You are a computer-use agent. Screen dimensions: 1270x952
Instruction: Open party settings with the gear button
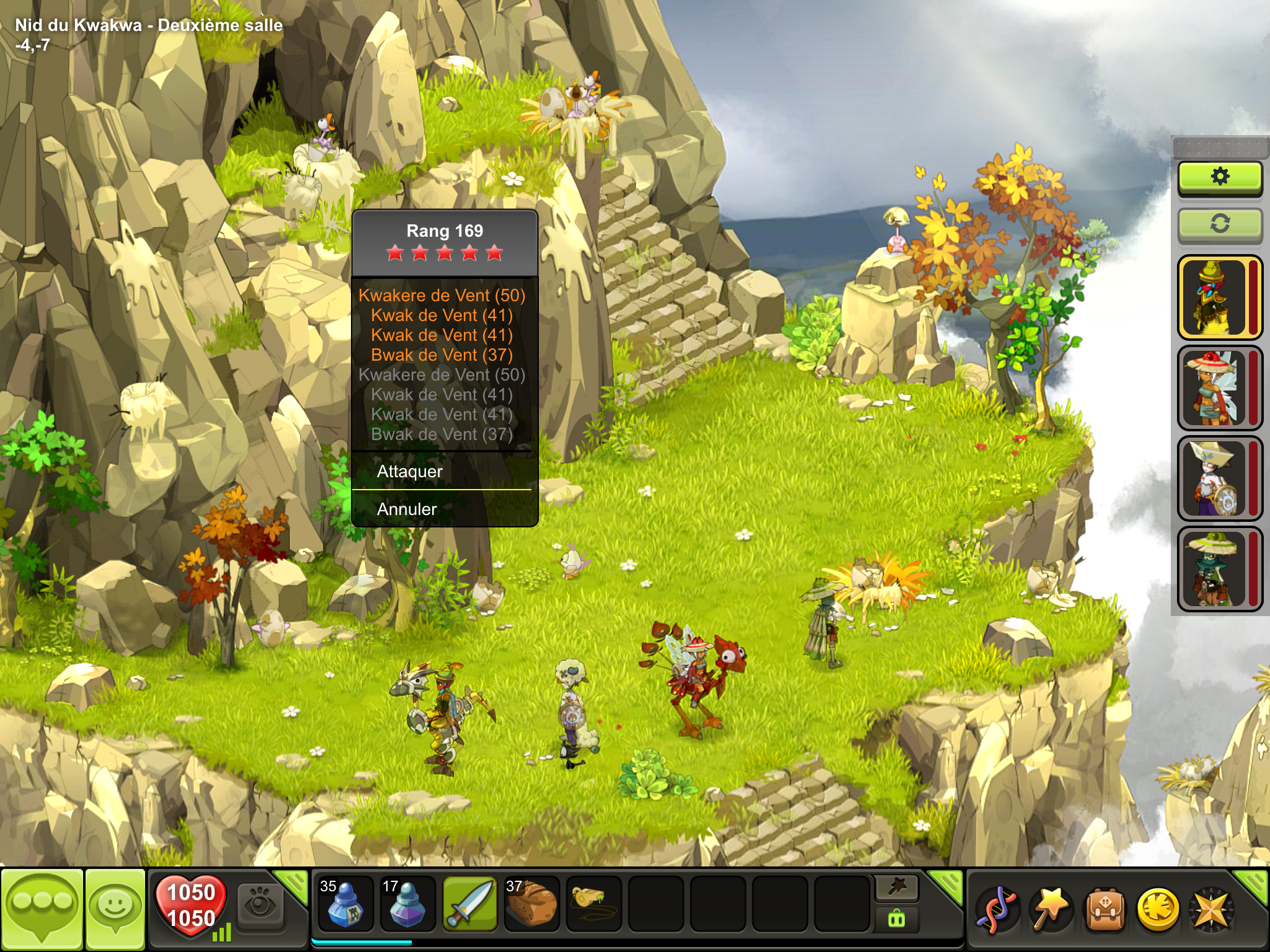1220,177
